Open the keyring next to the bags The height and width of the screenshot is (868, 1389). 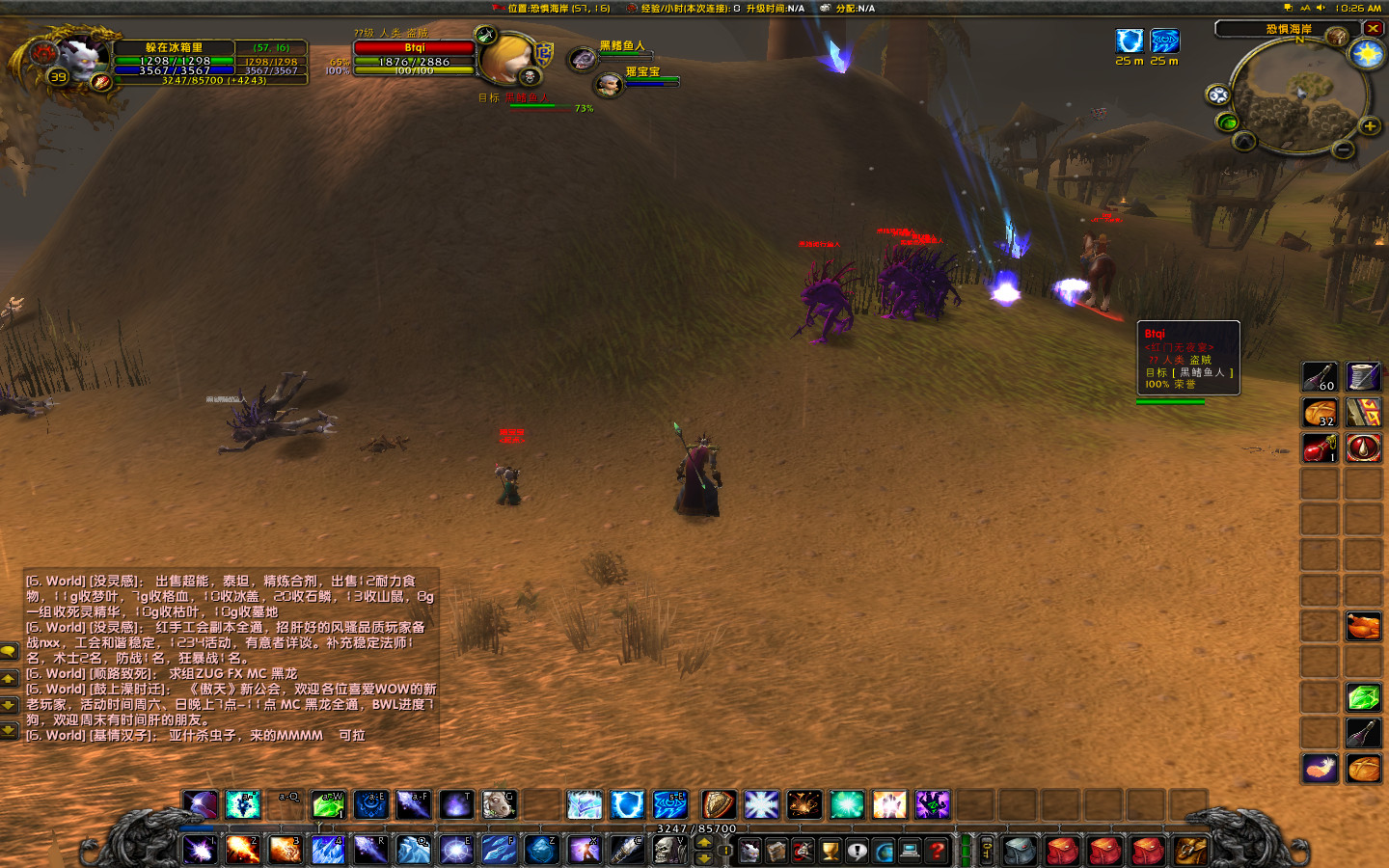(987, 851)
